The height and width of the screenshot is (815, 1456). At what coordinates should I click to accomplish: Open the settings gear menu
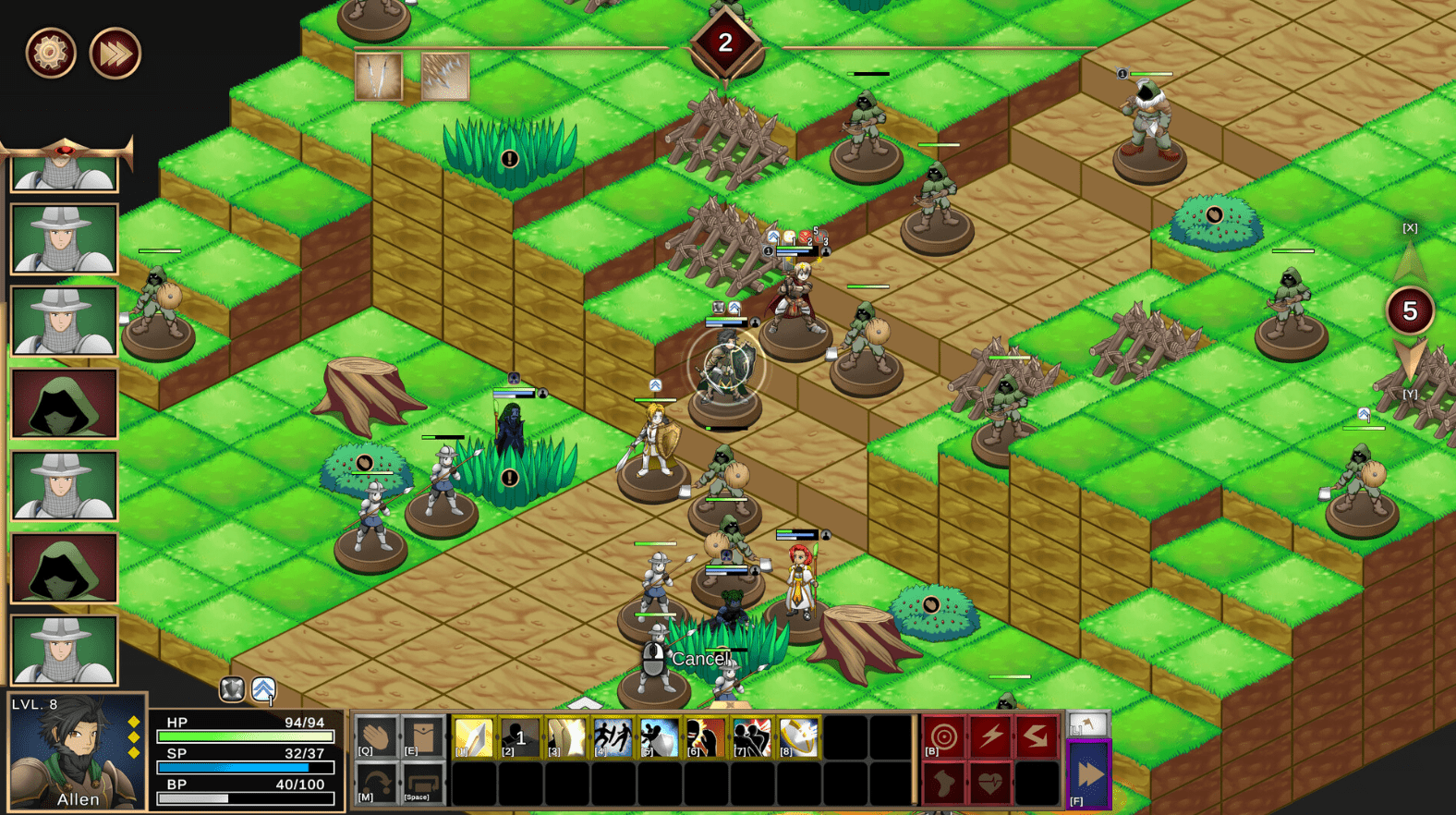49,53
